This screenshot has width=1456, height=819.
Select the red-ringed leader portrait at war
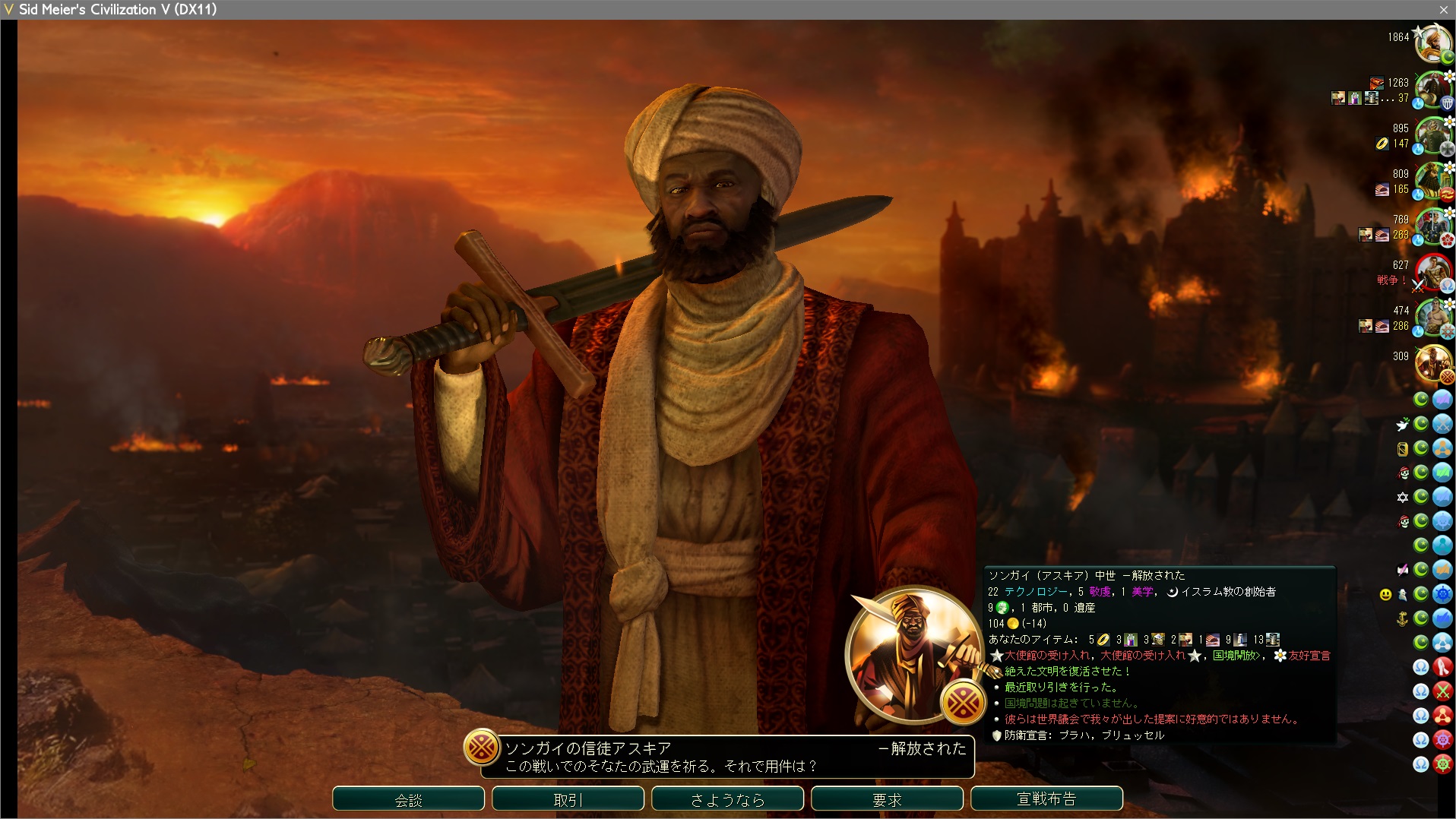coord(1432,272)
